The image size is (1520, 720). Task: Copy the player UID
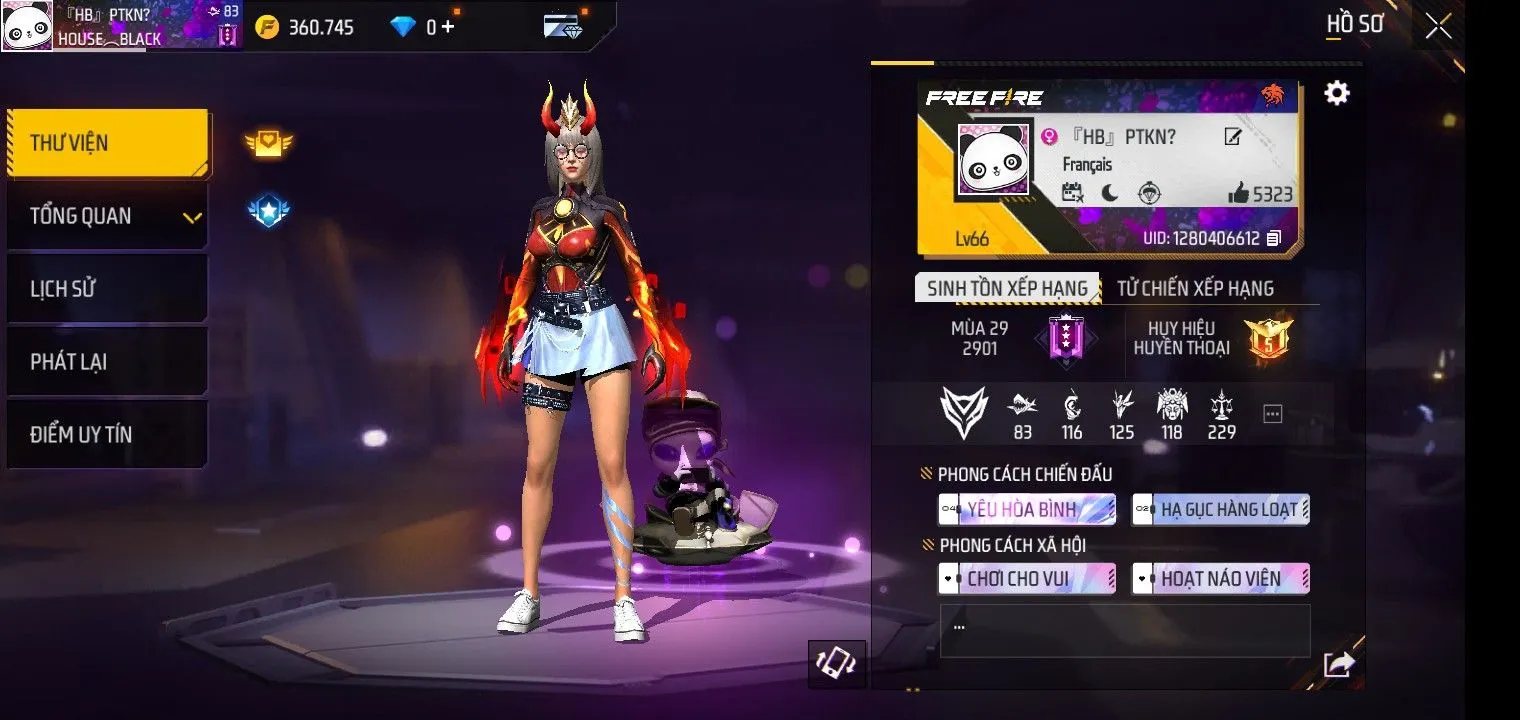tap(1273, 239)
